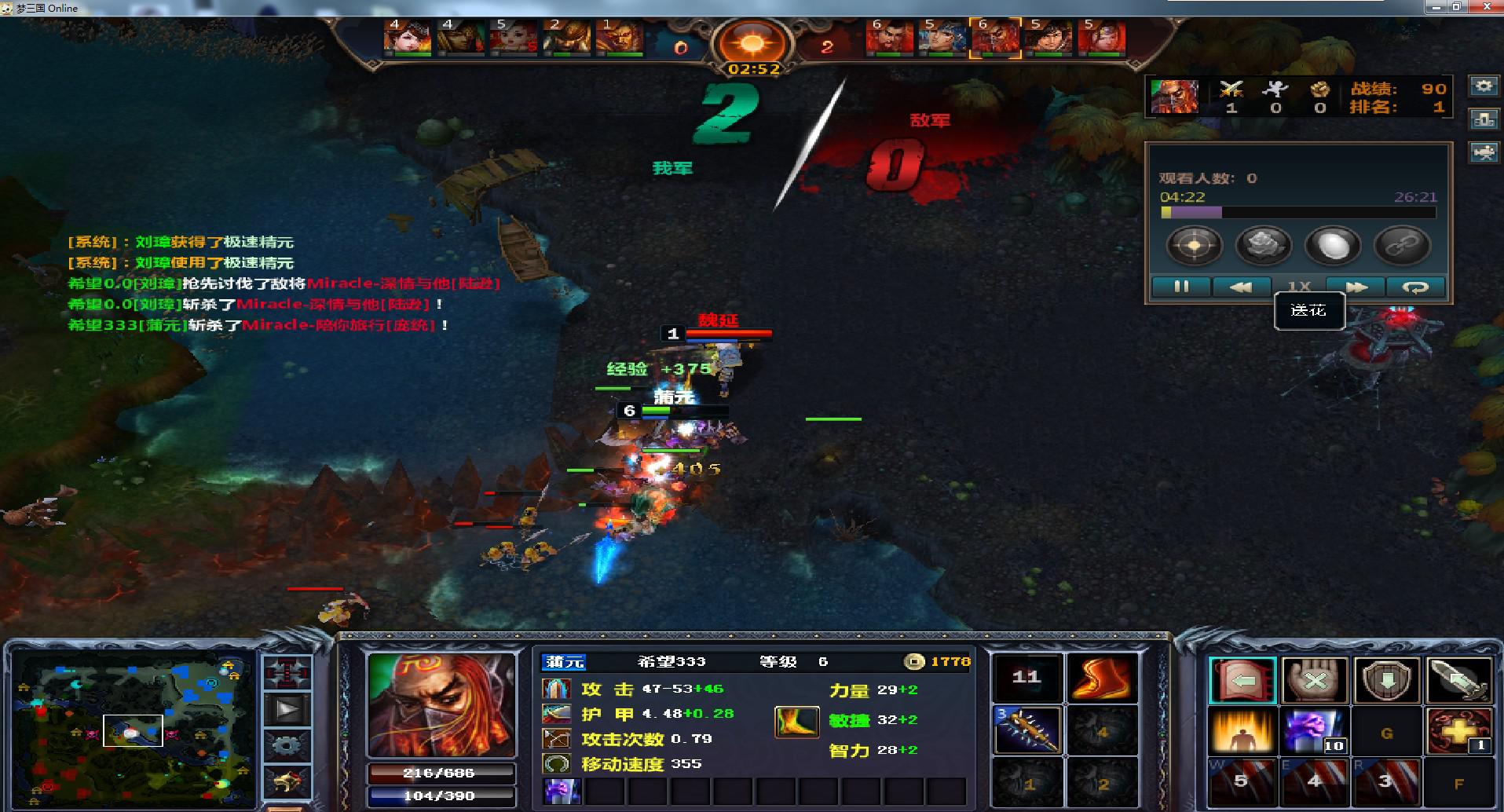Open the scoreboard podium button
1504x812 pixels.
pyautogui.click(x=1484, y=119)
